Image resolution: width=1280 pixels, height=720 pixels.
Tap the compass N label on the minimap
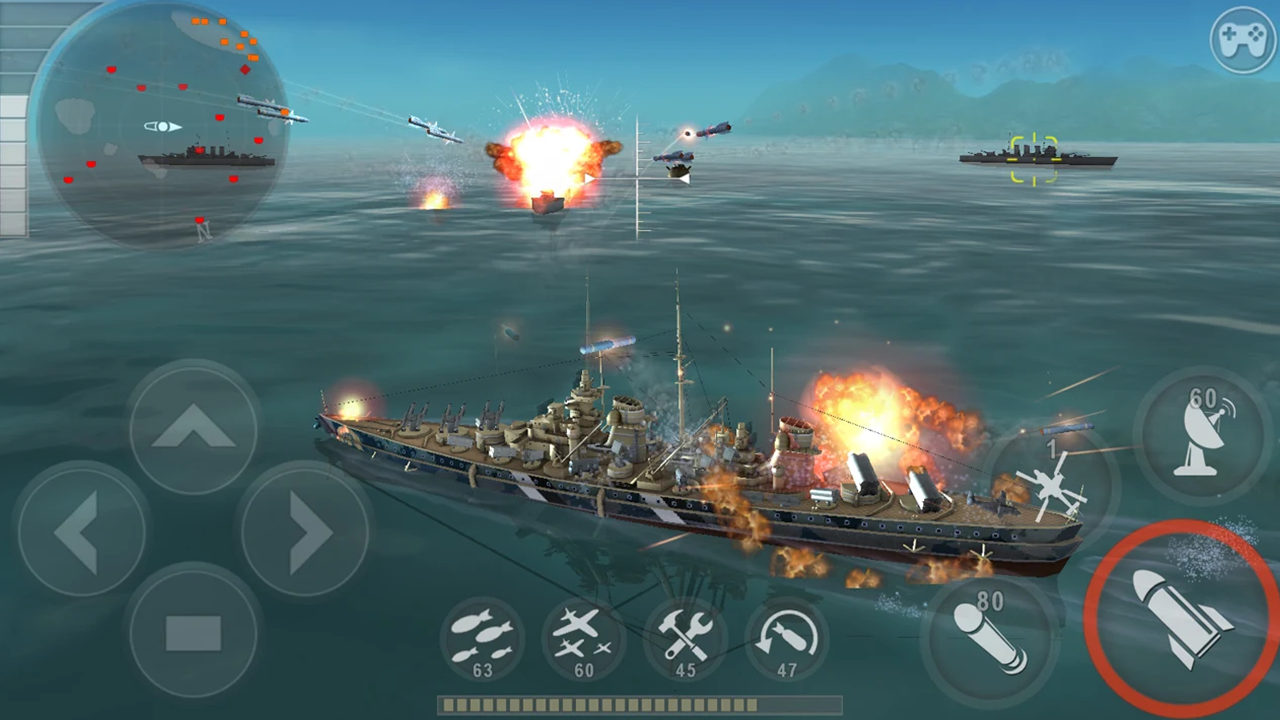(204, 232)
